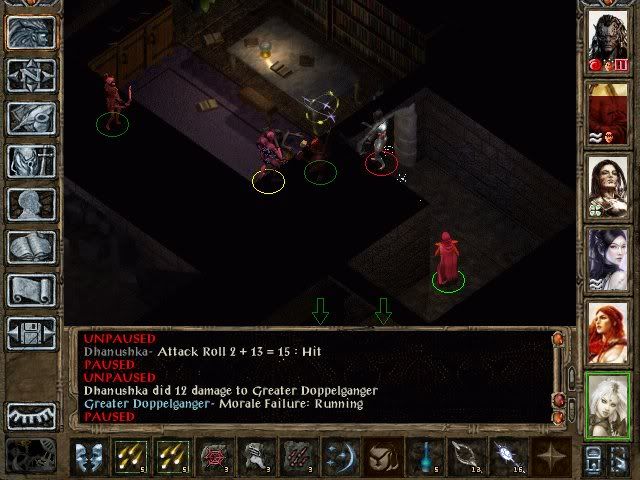Viewport: 640px width, 480px height.
Task: Select the red web spell icon
Action: tap(214, 458)
